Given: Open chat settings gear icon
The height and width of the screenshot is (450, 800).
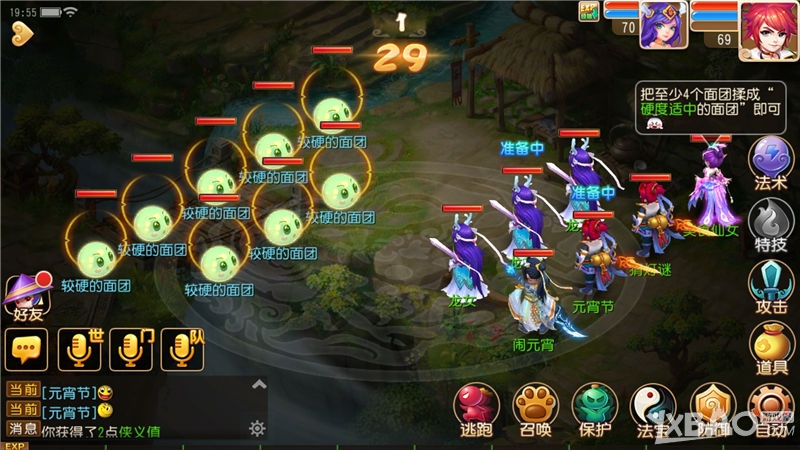Looking at the screenshot, I should coord(257,428).
